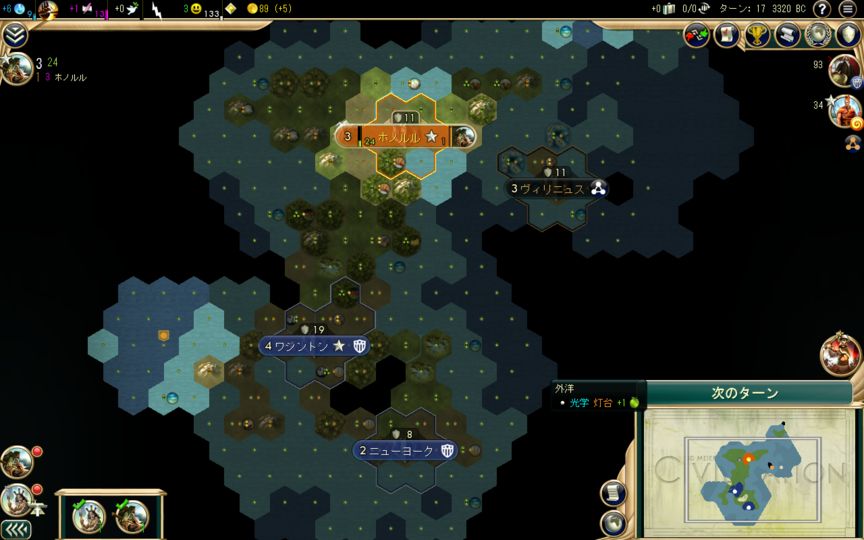This screenshot has width=864, height=540.
Task: Open the minimap scroll options button
Action: point(613,493)
